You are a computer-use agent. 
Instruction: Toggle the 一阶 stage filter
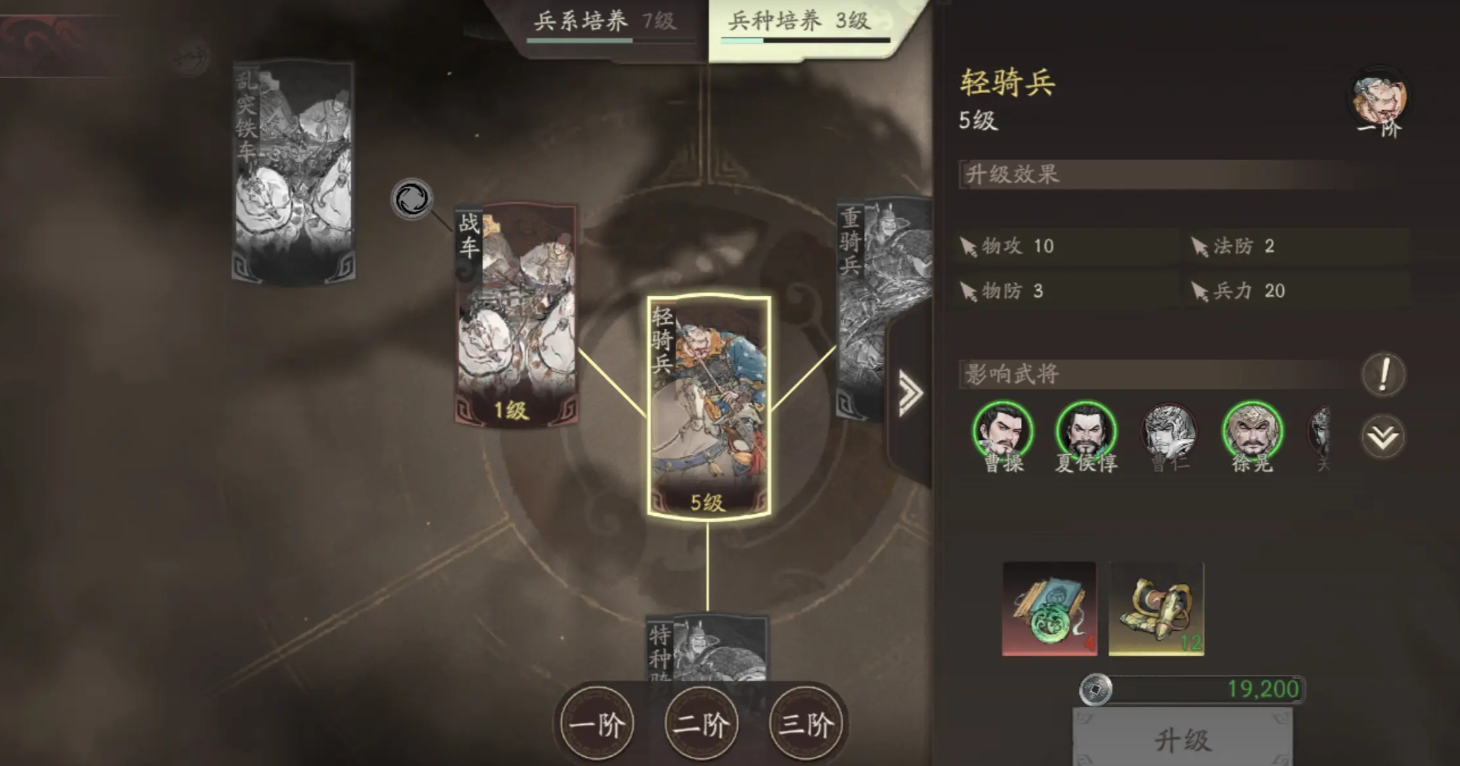click(x=596, y=725)
